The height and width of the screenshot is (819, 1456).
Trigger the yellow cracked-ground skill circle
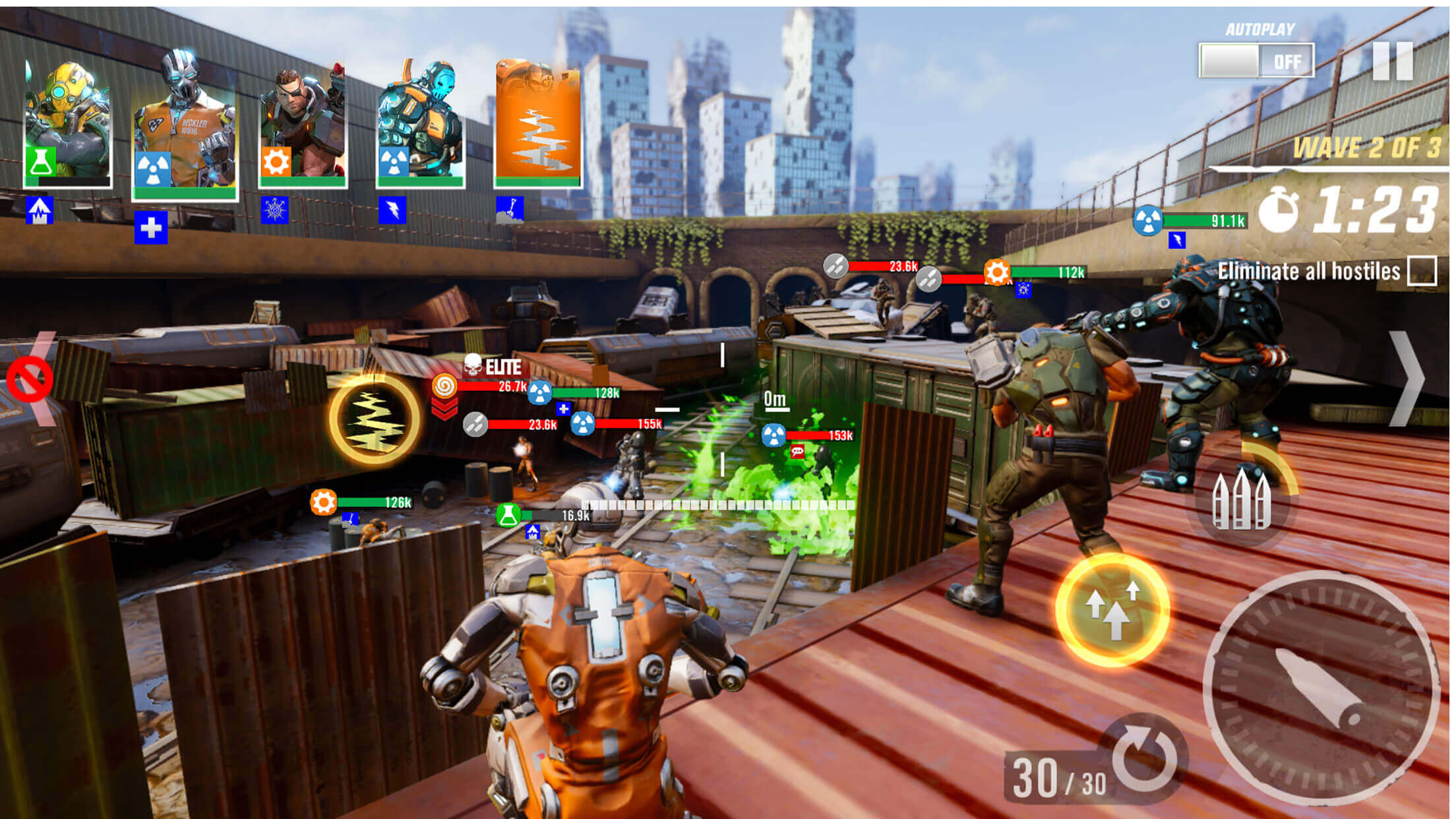pos(374,419)
